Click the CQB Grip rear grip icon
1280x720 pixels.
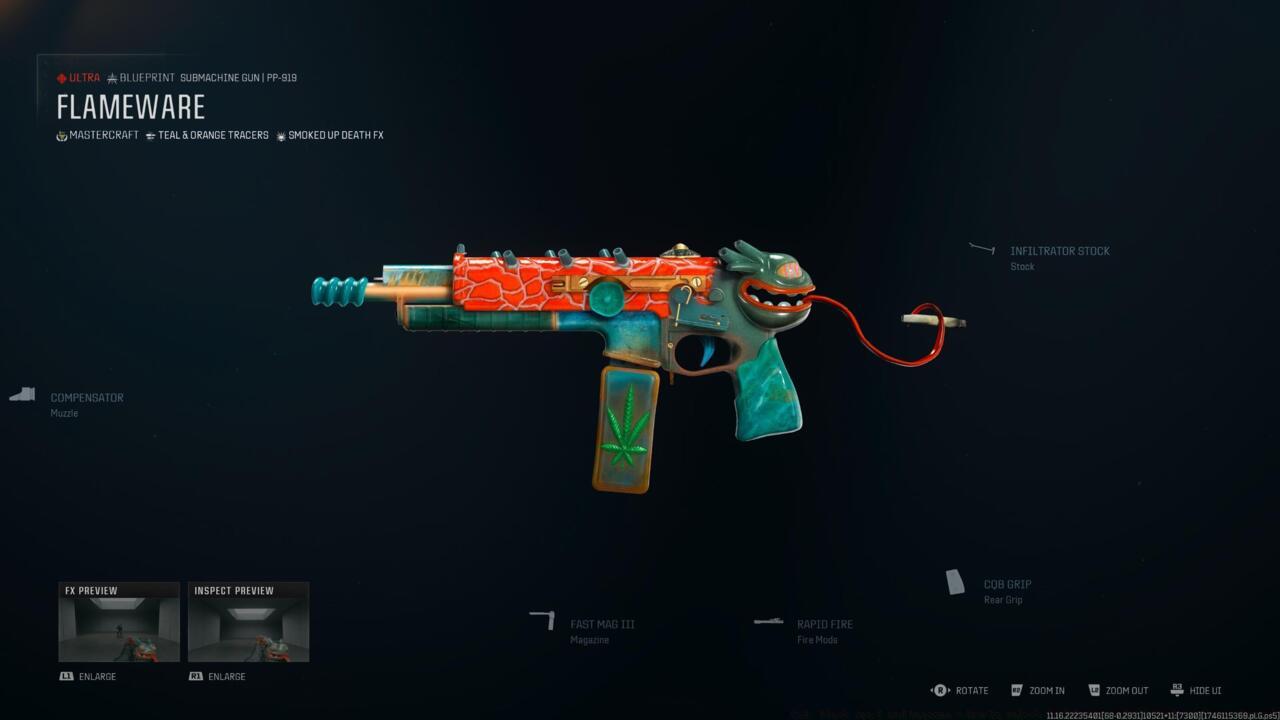[956, 580]
